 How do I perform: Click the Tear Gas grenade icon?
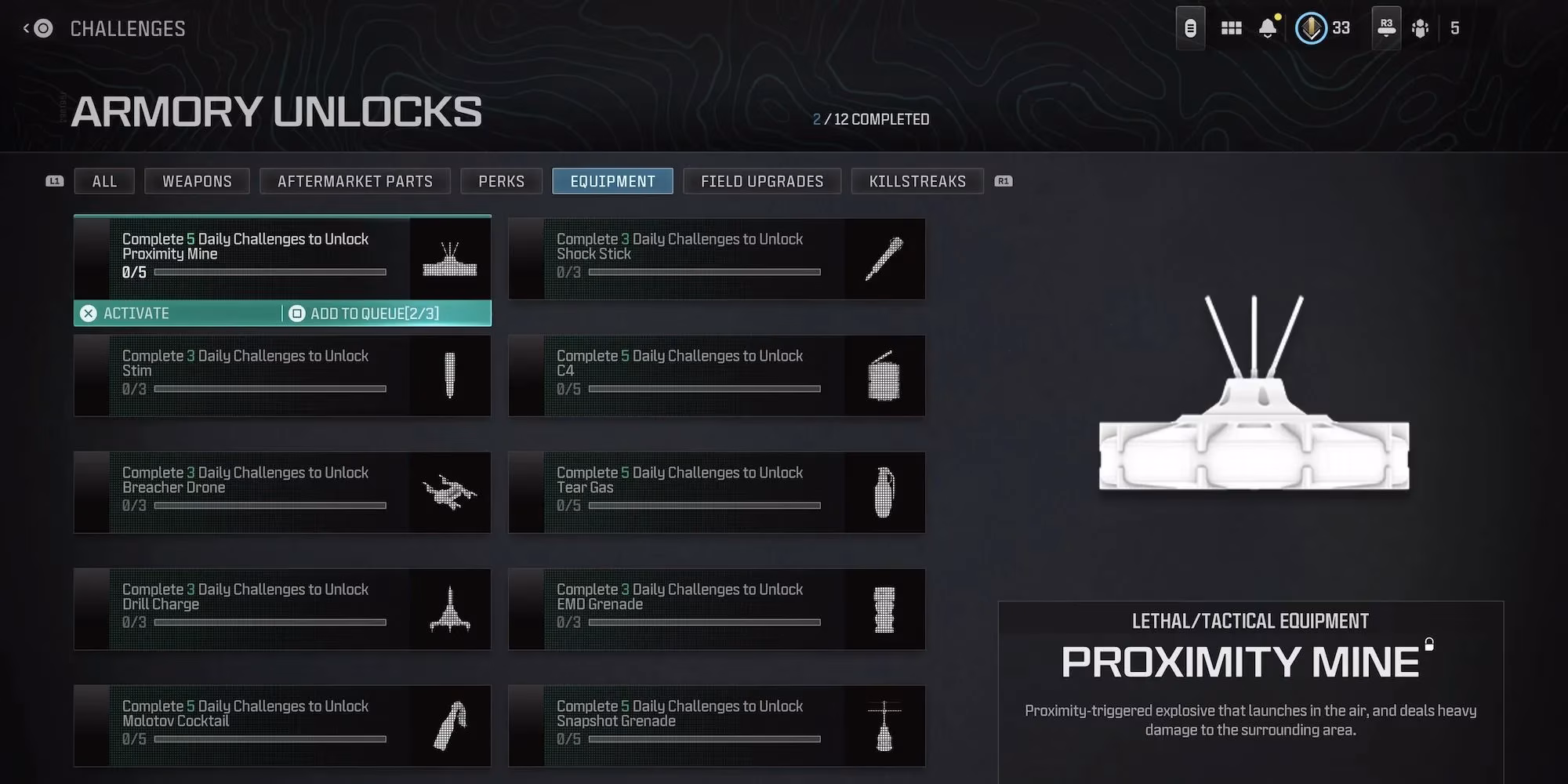(x=884, y=492)
